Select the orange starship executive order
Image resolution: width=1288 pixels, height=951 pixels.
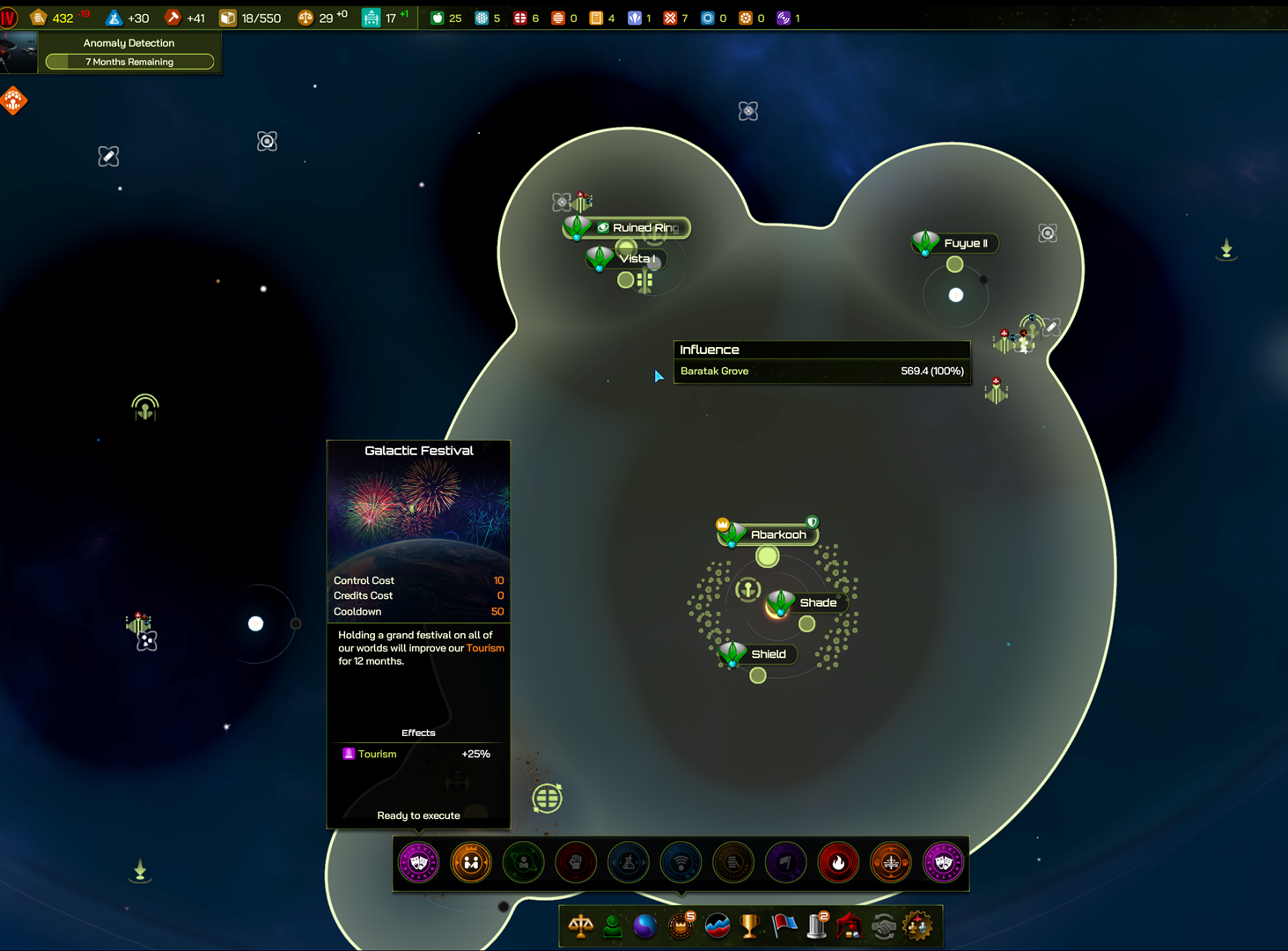(891, 863)
